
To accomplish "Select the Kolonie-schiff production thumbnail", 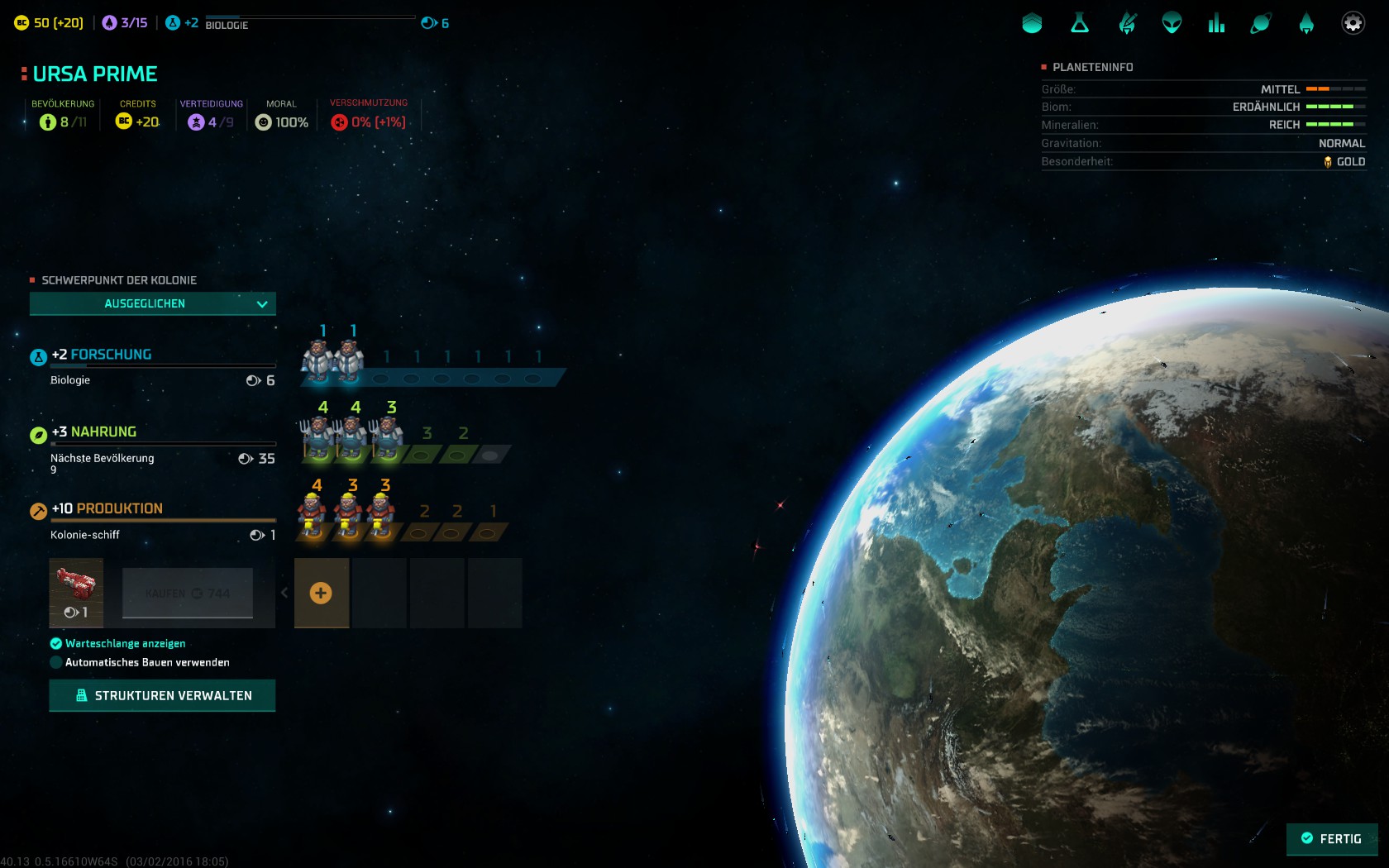I will pos(76,592).
